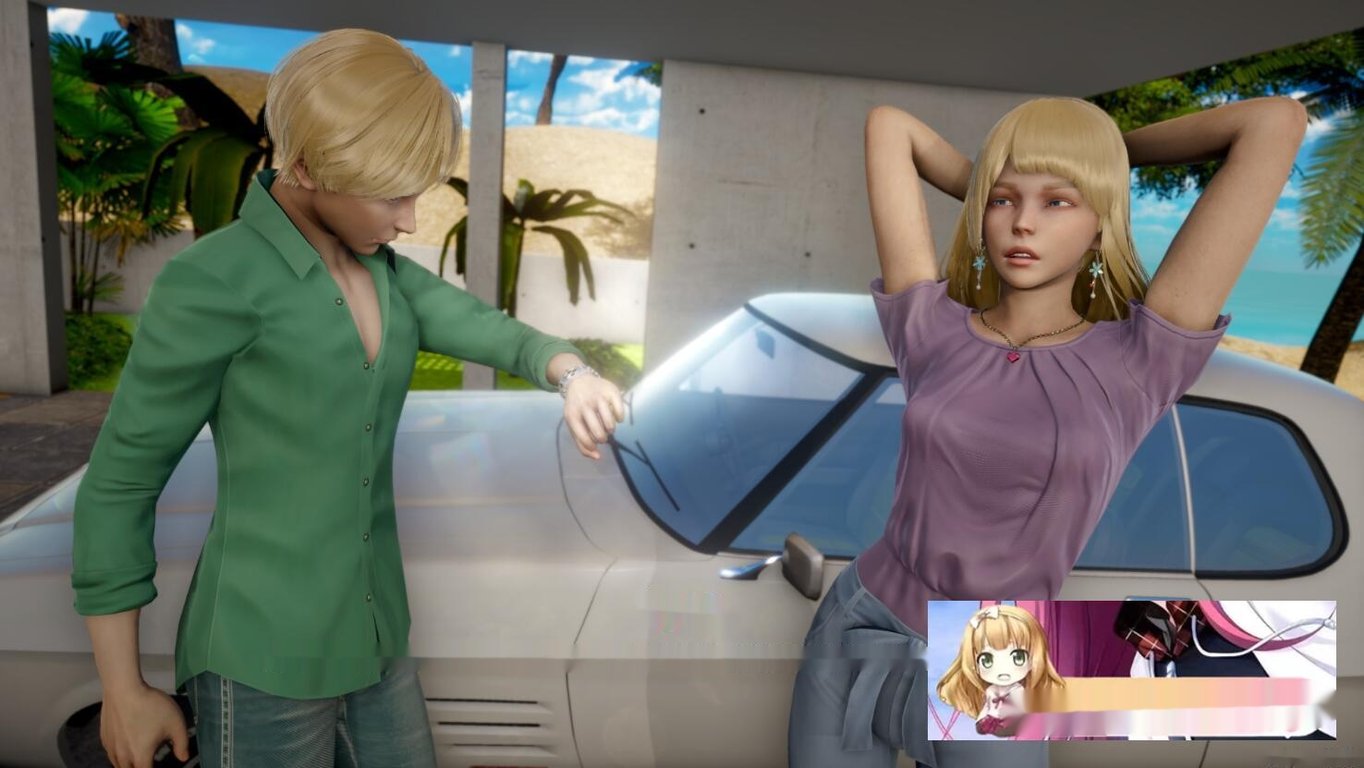1364x768 pixels.
Task: Open the anime chibi girl banner overlay
Action: [1131, 669]
